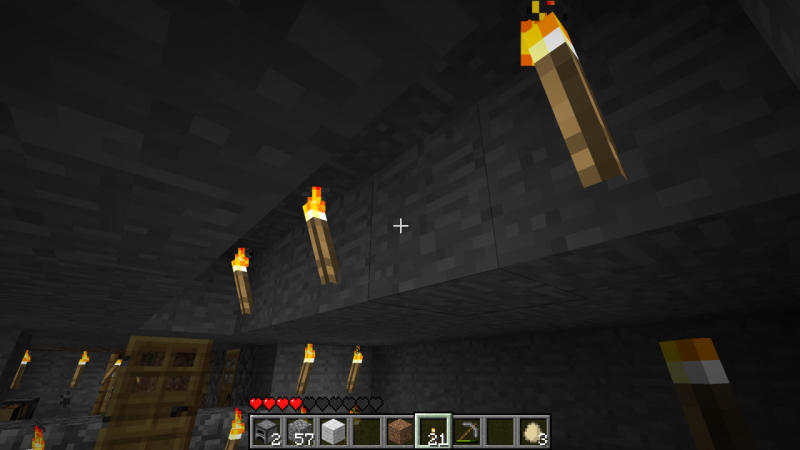Select the torch stack of 21
Viewport: 800px width, 450px height.
click(433, 431)
